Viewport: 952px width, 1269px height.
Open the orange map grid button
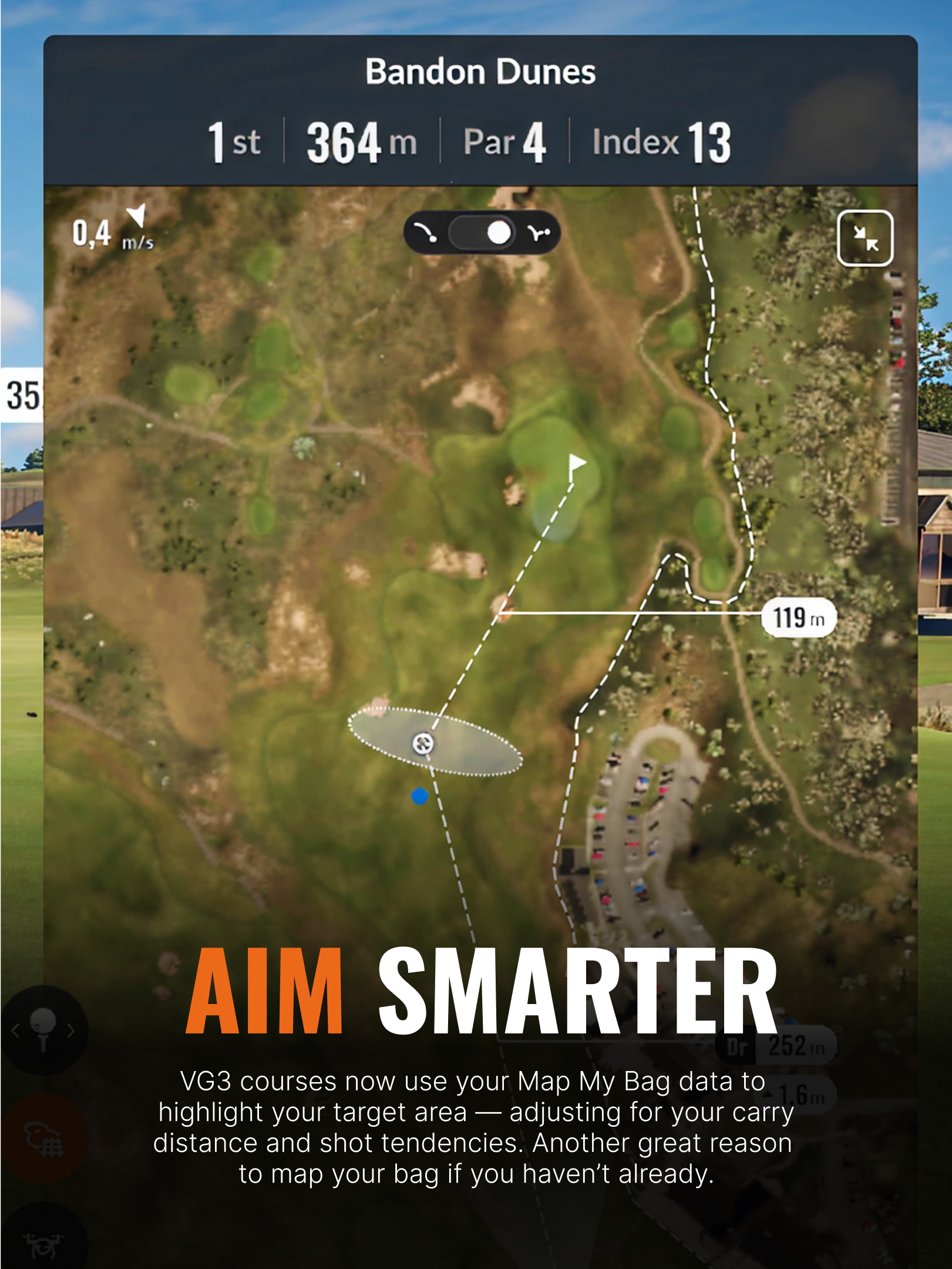click(44, 1139)
